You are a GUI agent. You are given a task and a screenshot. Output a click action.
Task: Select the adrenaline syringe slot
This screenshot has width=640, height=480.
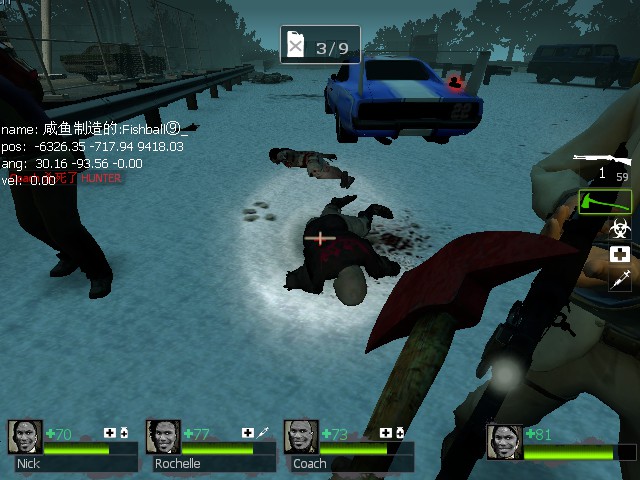point(620,279)
